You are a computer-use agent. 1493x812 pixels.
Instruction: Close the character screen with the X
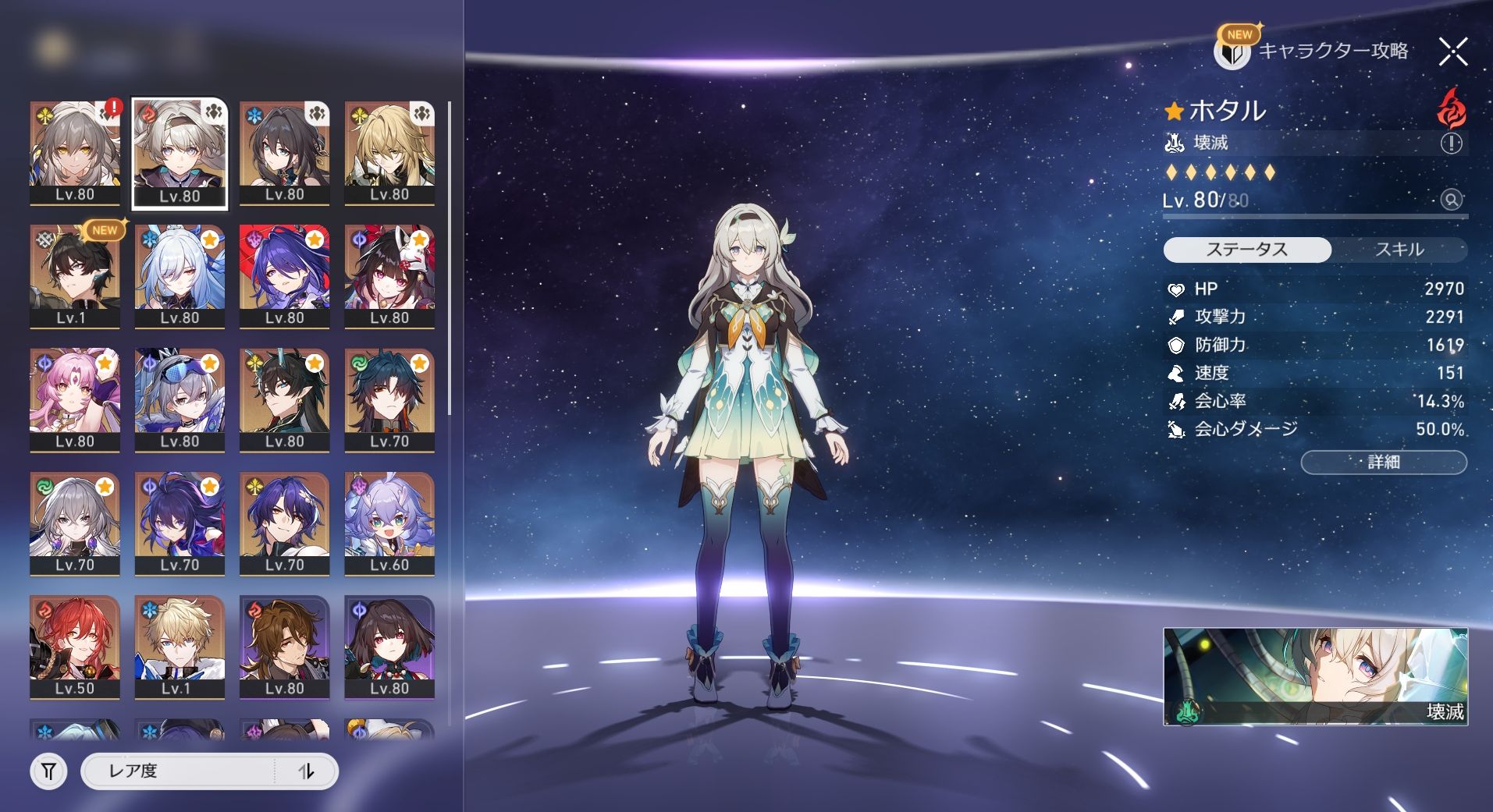1452,52
